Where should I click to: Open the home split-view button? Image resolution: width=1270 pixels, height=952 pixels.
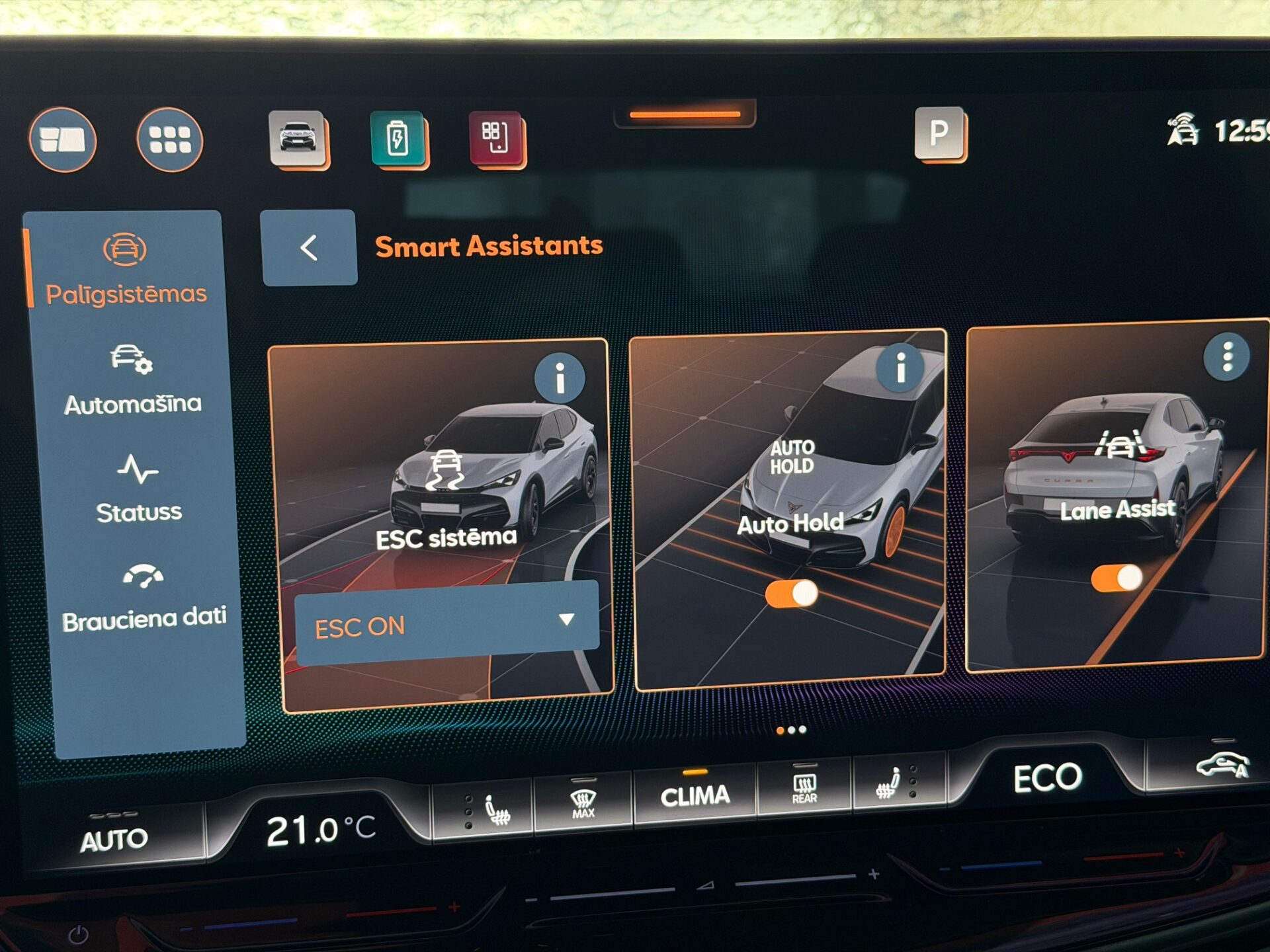63,139
